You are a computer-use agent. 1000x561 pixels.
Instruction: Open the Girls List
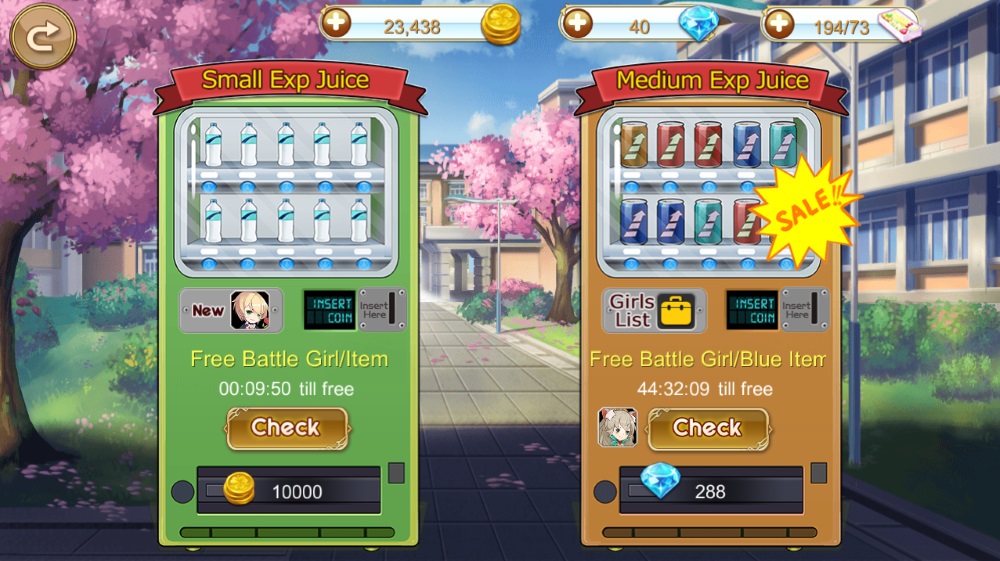(x=654, y=311)
